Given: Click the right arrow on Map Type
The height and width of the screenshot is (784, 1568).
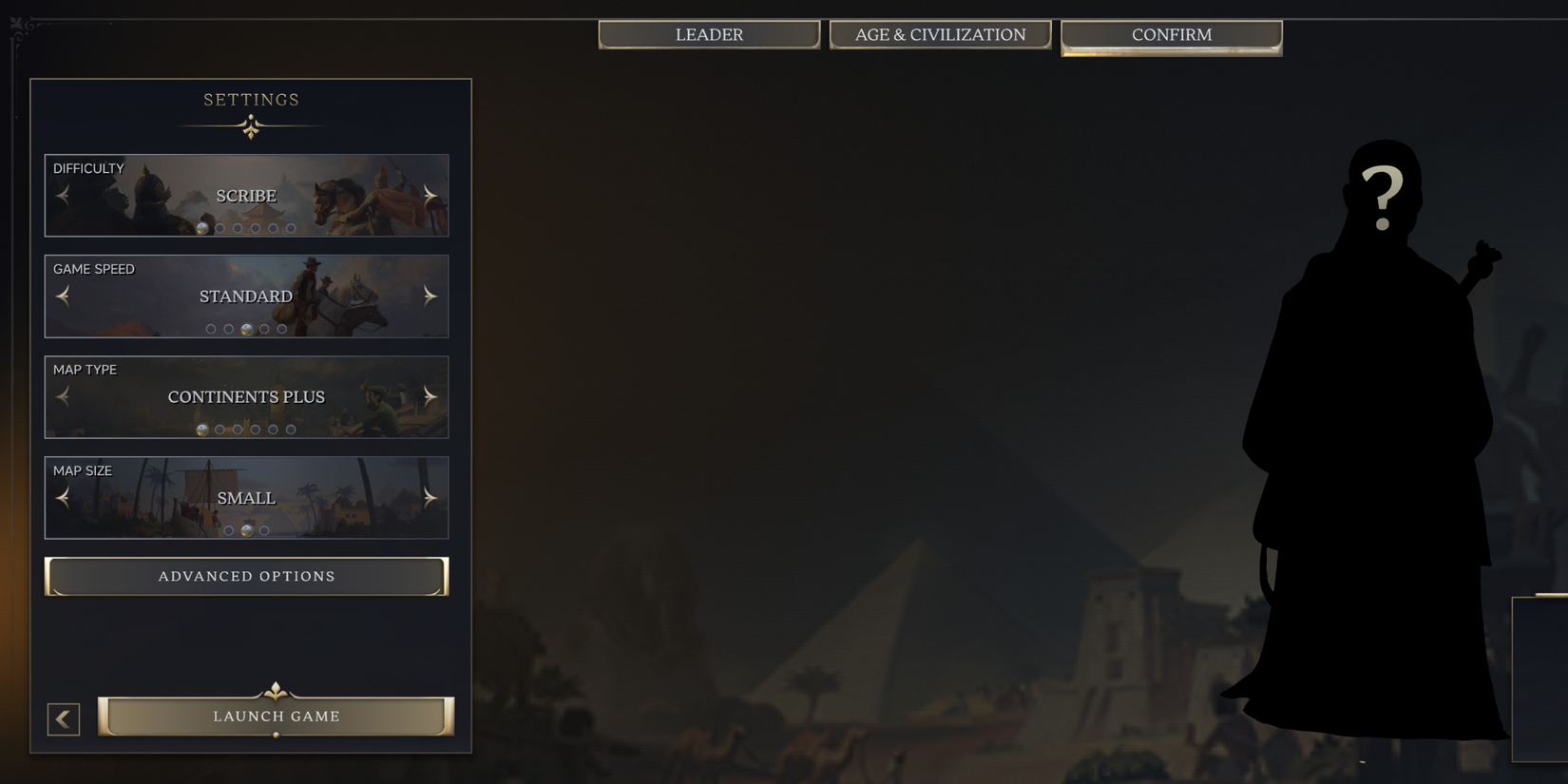Looking at the screenshot, I should tap(430, 396).
